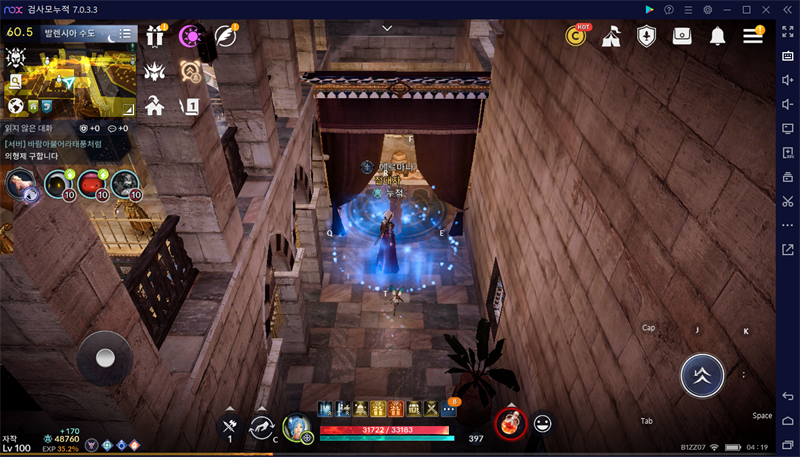Screen dimensions: 800x457
Task: Select the horse mount portrait
Action: 19,183
